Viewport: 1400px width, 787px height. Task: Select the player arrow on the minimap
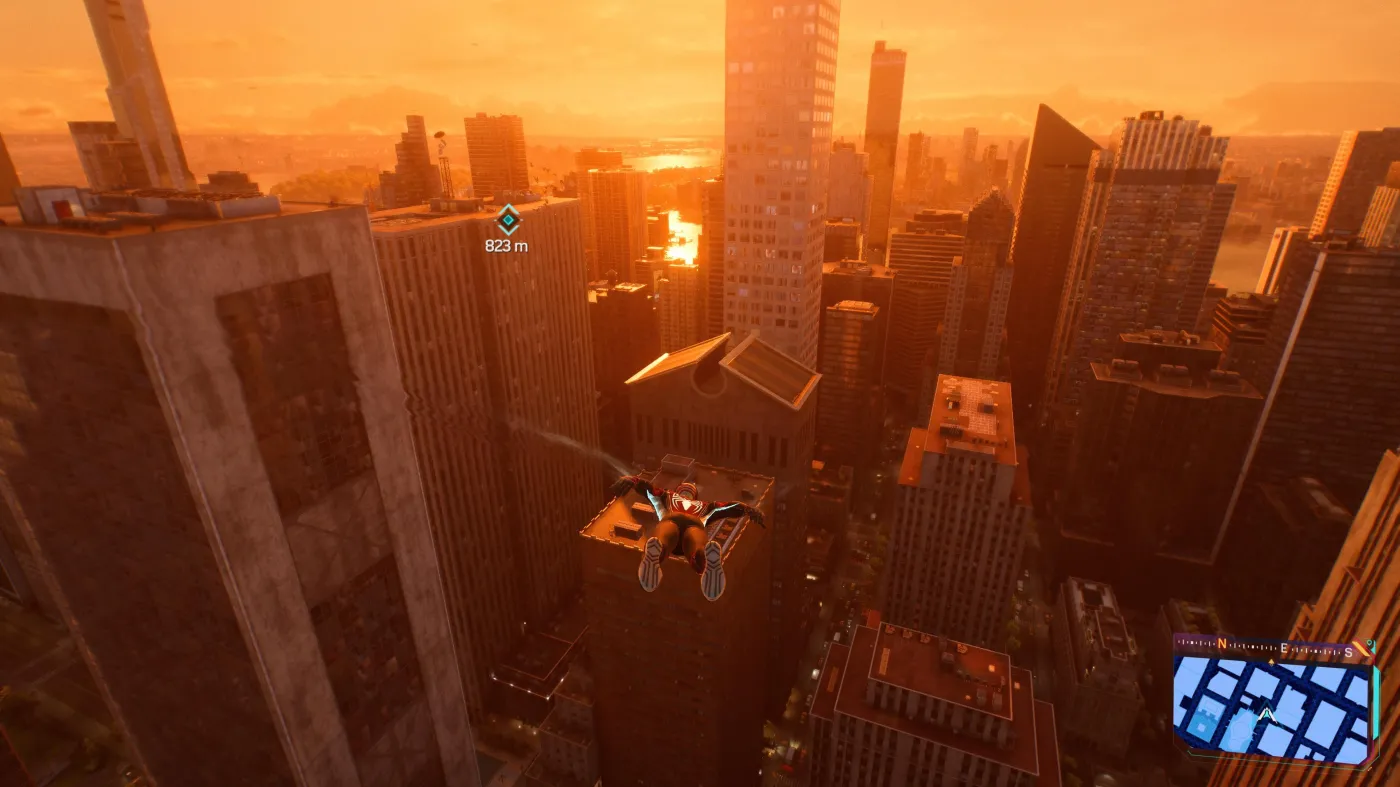pos(1268,714)
